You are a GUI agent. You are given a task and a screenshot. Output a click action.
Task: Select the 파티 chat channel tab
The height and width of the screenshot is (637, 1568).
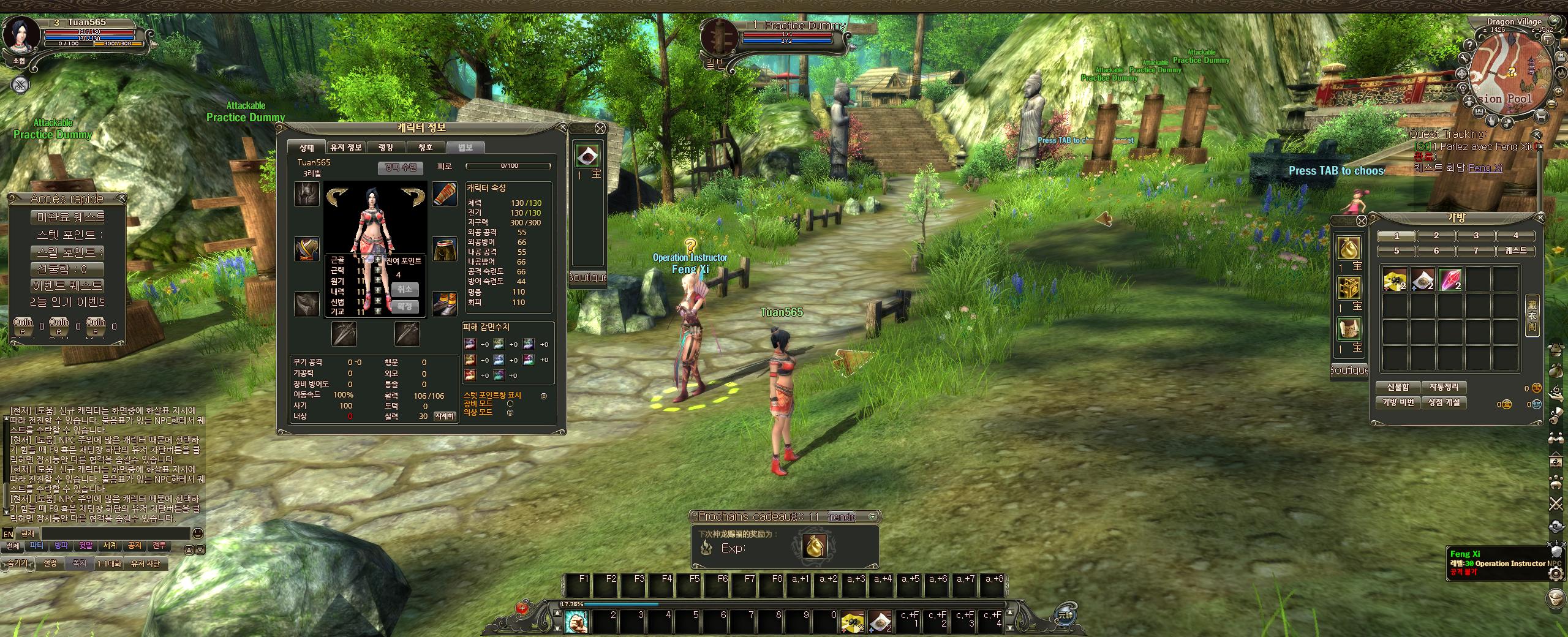(x=37, y=546)
